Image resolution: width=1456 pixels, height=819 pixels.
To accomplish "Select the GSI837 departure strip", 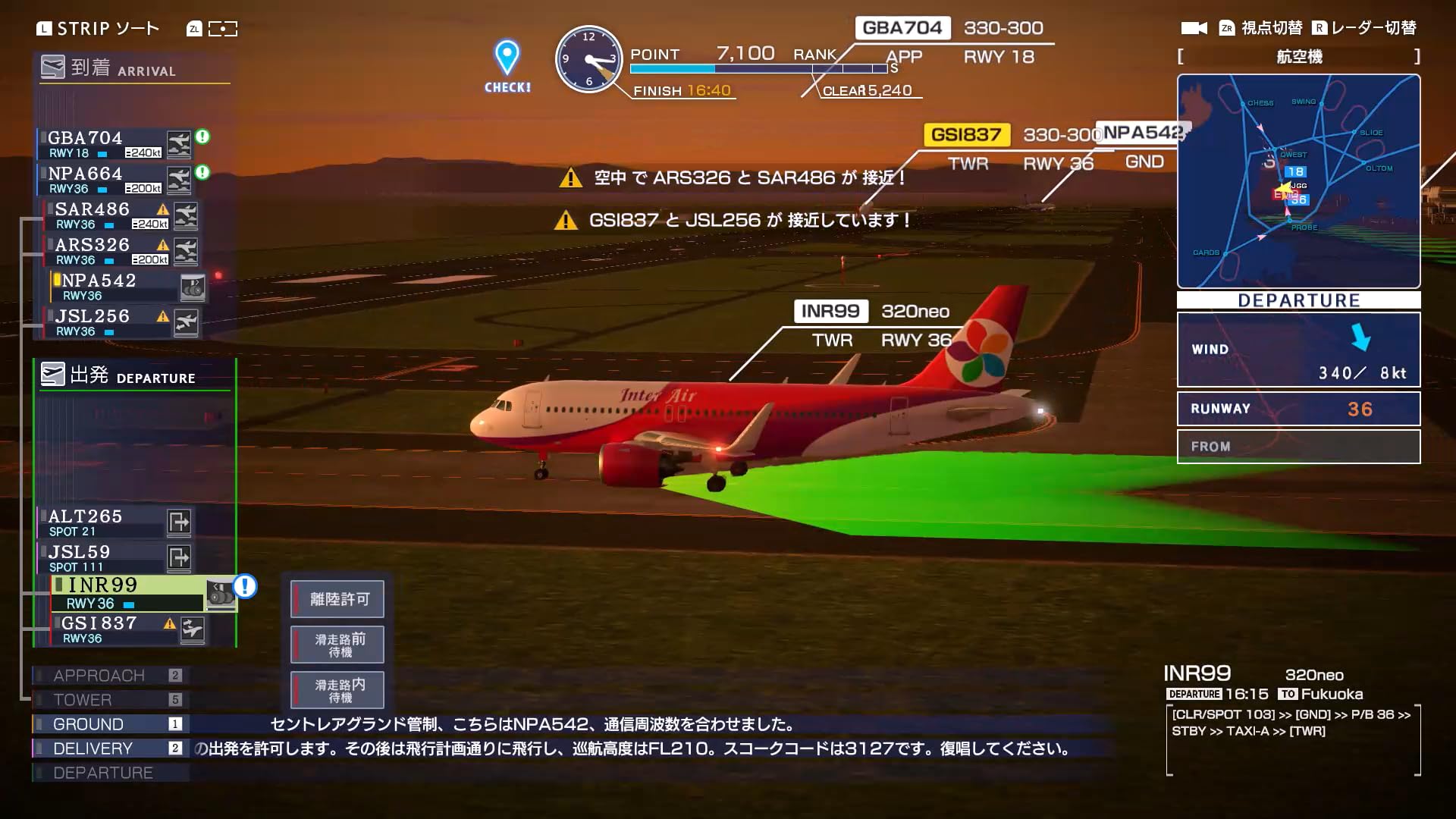I will point(106,629).
